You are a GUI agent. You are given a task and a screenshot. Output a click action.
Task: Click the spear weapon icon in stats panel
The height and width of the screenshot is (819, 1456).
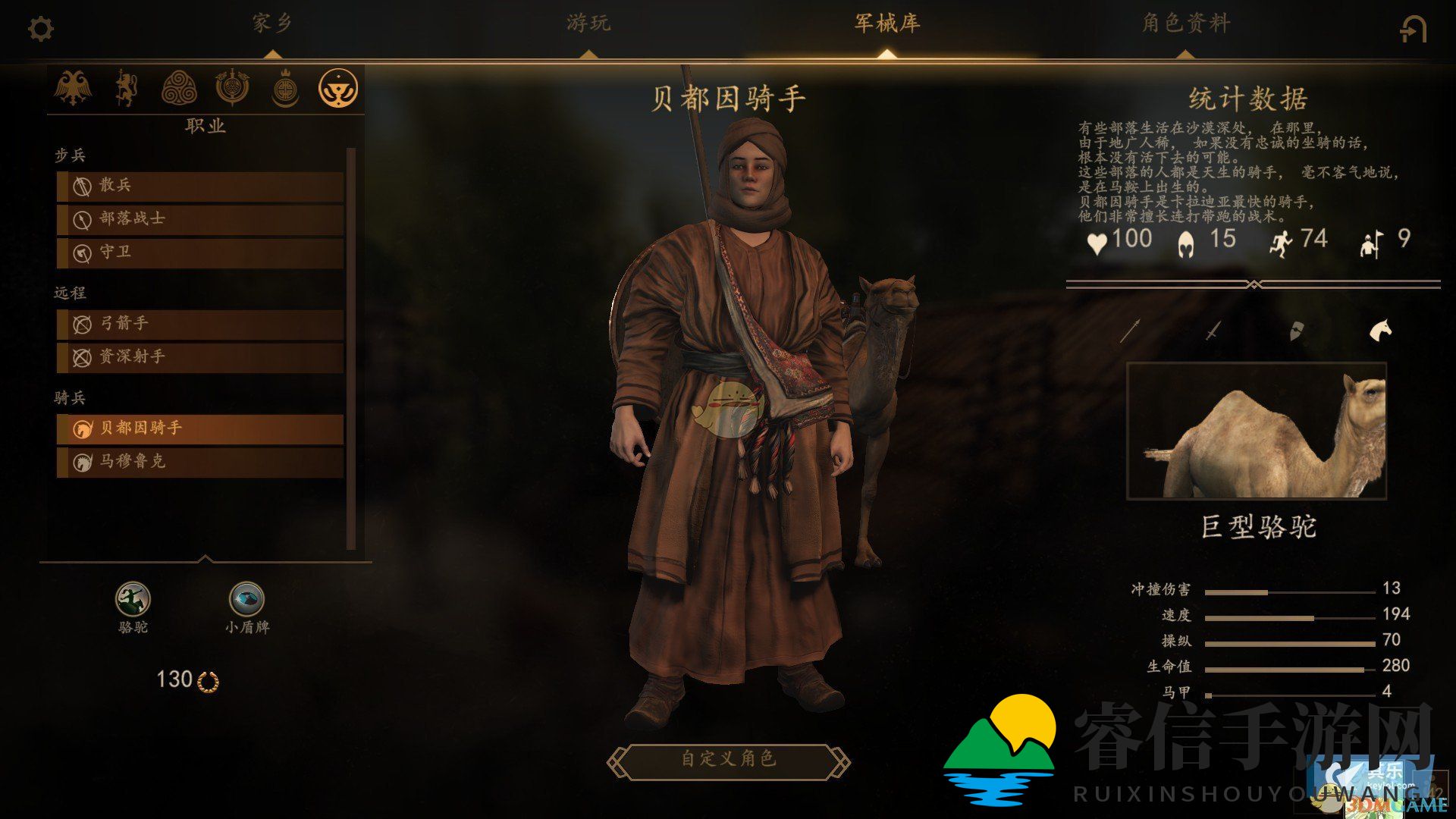pos(1130,329)
